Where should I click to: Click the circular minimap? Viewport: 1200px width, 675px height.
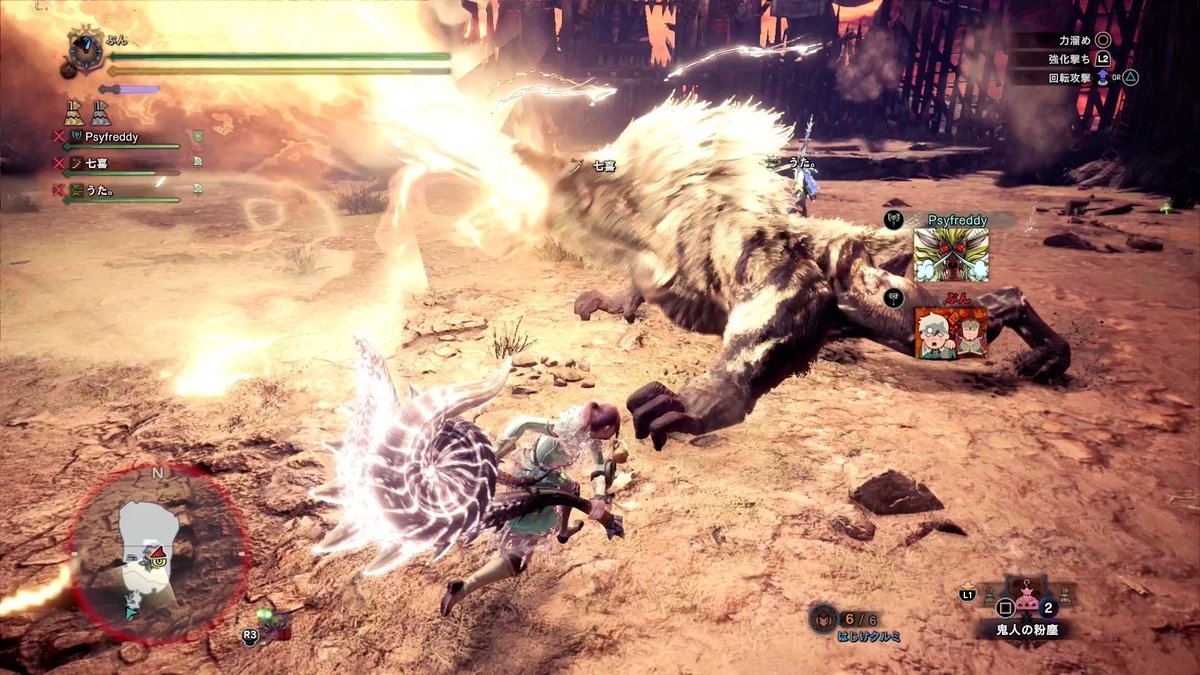tap(157, 554)
